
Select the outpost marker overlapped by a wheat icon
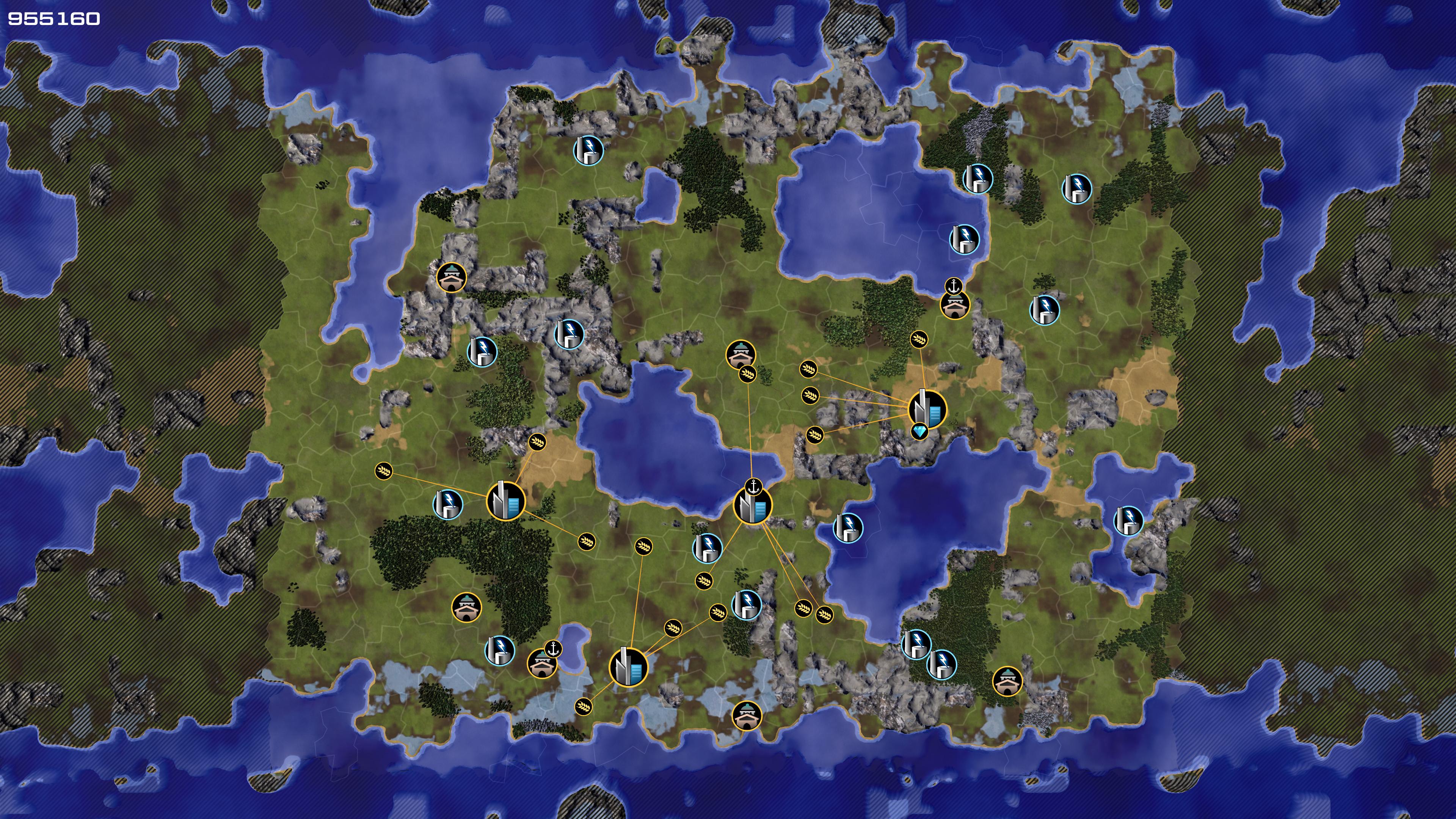click(x=741, y=355)
